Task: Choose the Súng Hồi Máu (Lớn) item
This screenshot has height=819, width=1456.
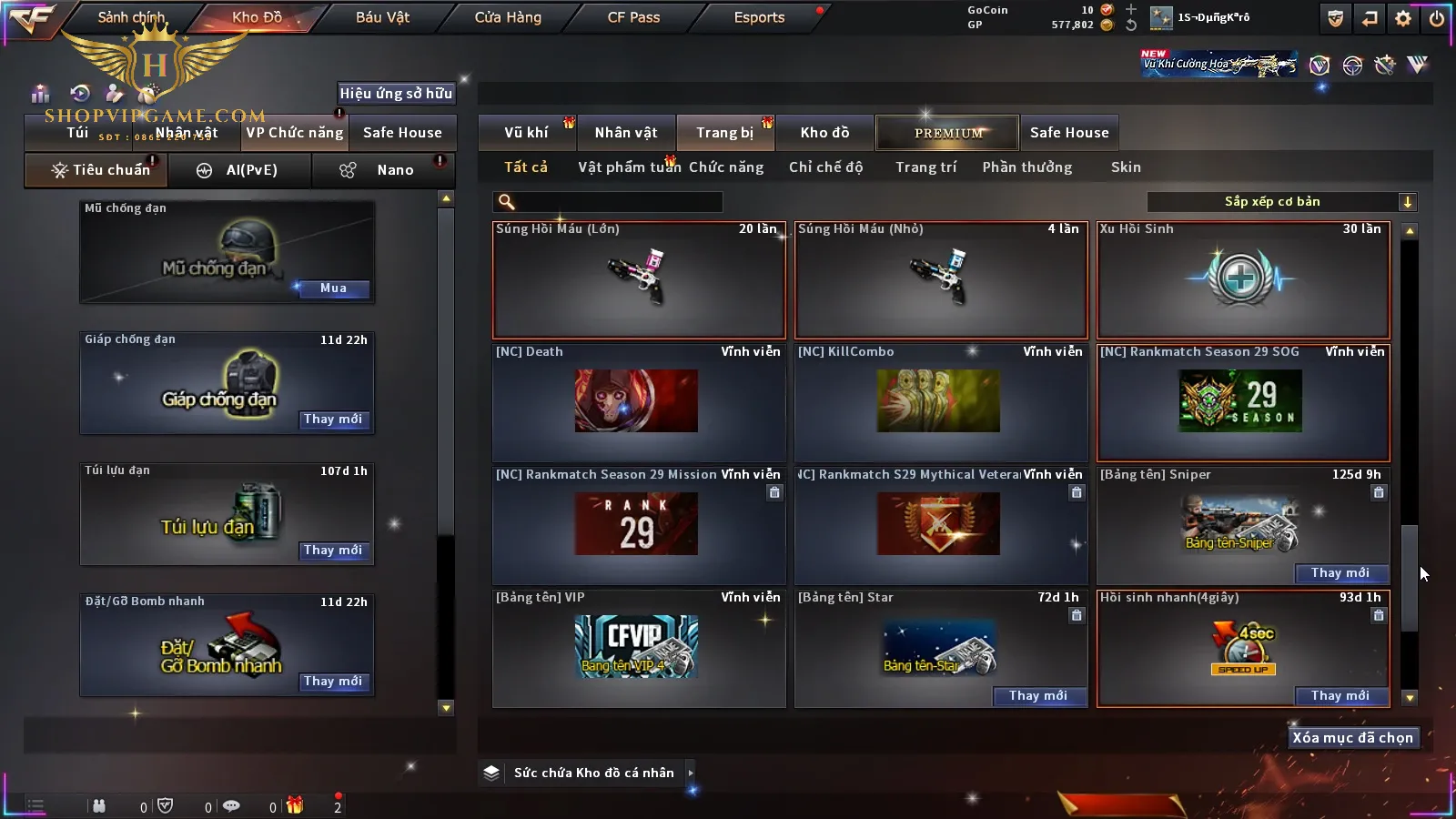Action: pos(639,279)
